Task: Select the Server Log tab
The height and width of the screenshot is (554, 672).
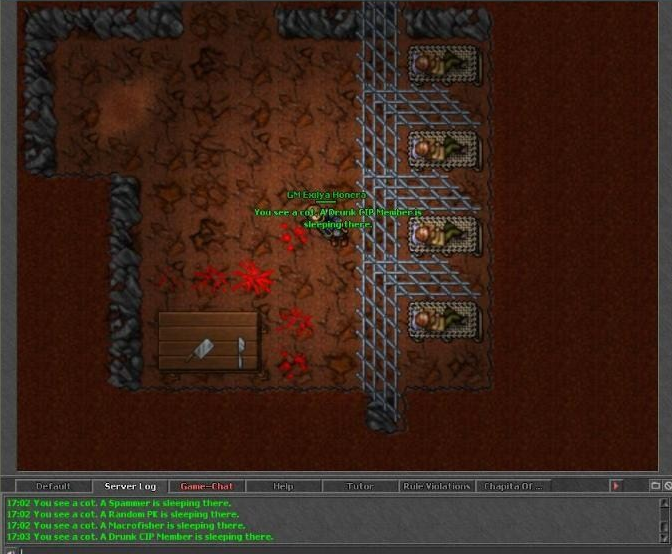Action: [130, 486]
